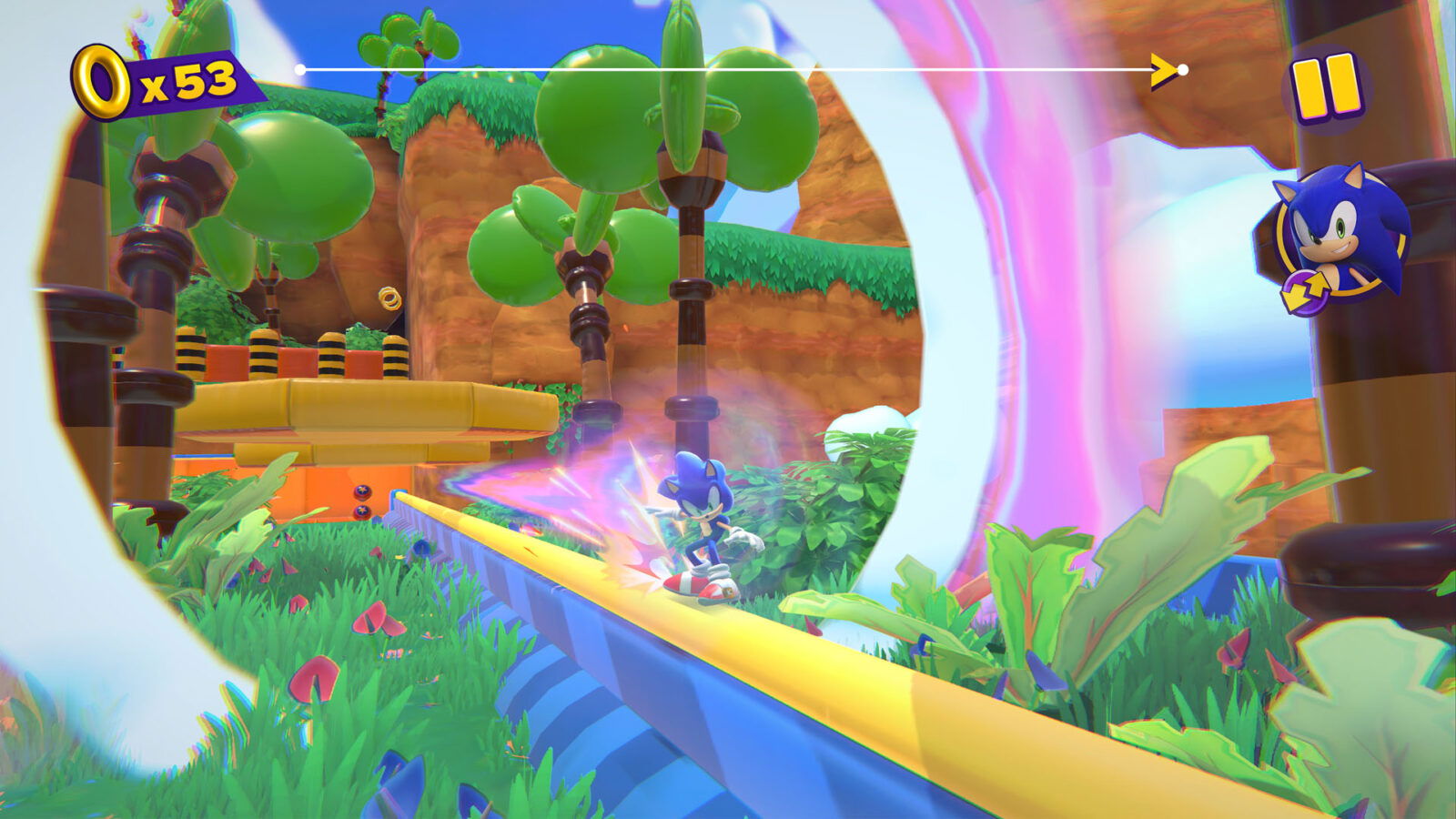This screenshot has height=819, width=1456.
Task: Click the arrow marker on the progress bar
Action: 1161,67
